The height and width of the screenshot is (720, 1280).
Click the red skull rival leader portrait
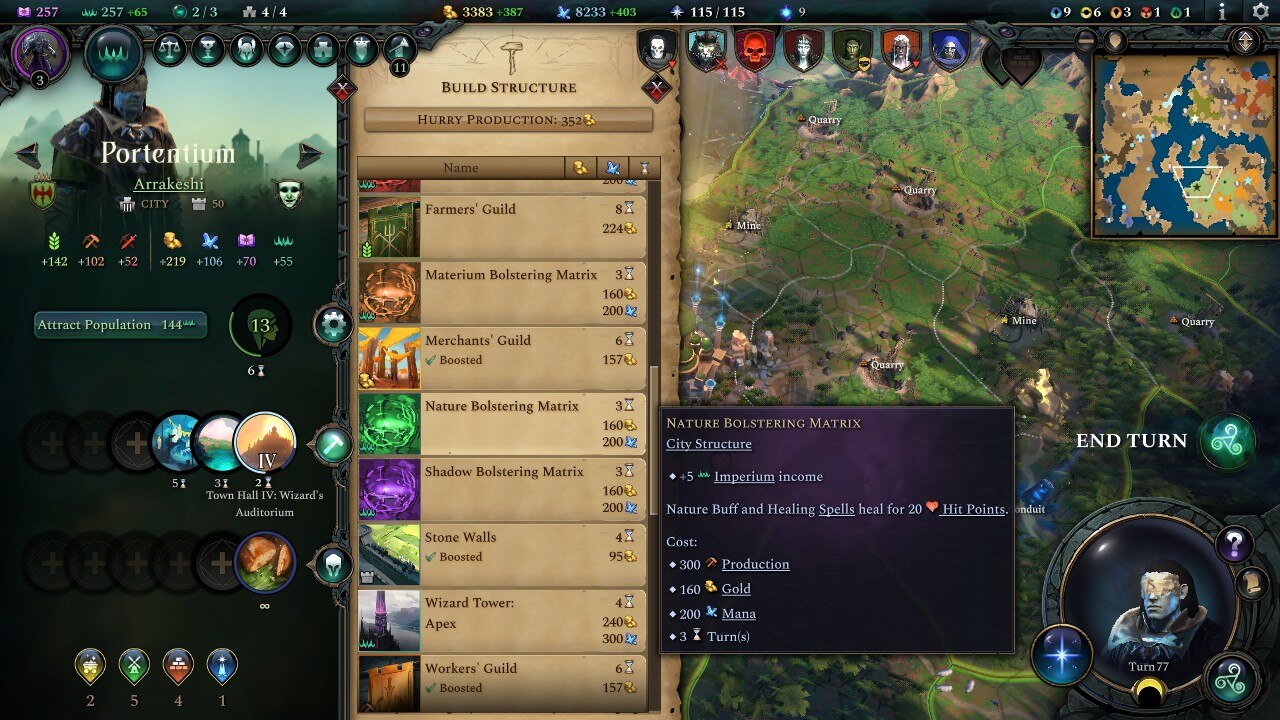752,47
